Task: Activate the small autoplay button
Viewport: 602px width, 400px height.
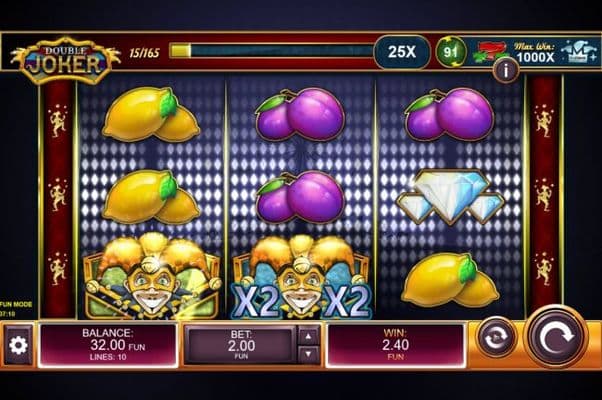Action: click(x=497, y=337)
